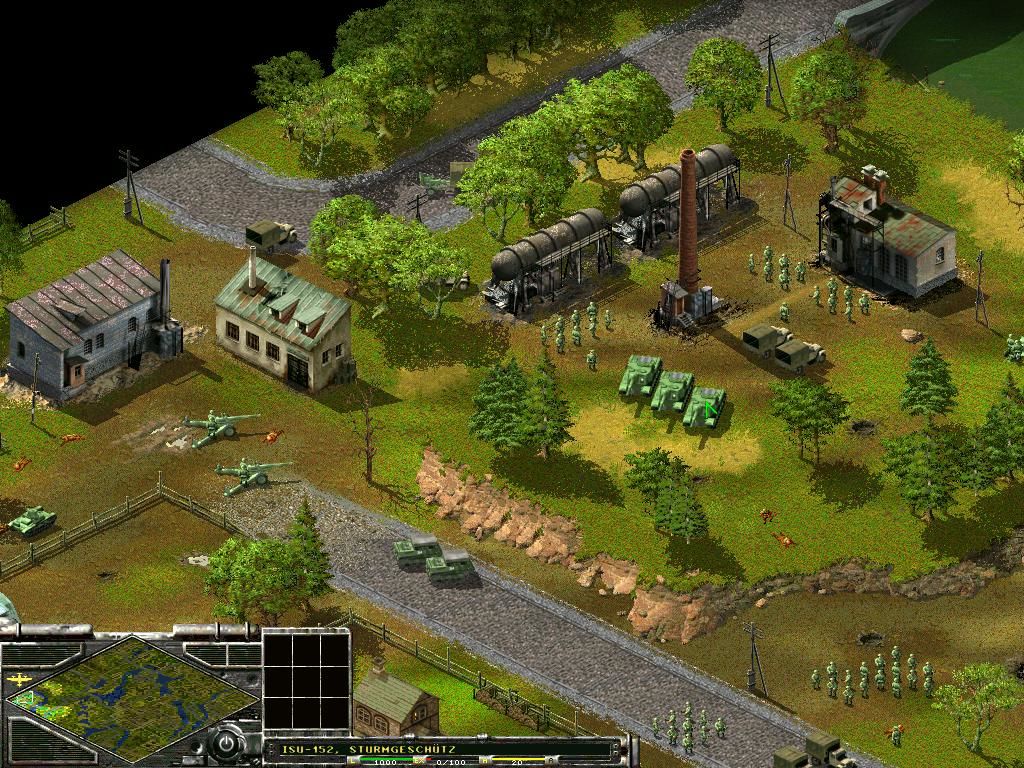Image resolution: width=1024 pixels, height=768 pixels.
Task: Select the yellow airplane icon
Action: (x=21, y=678)
